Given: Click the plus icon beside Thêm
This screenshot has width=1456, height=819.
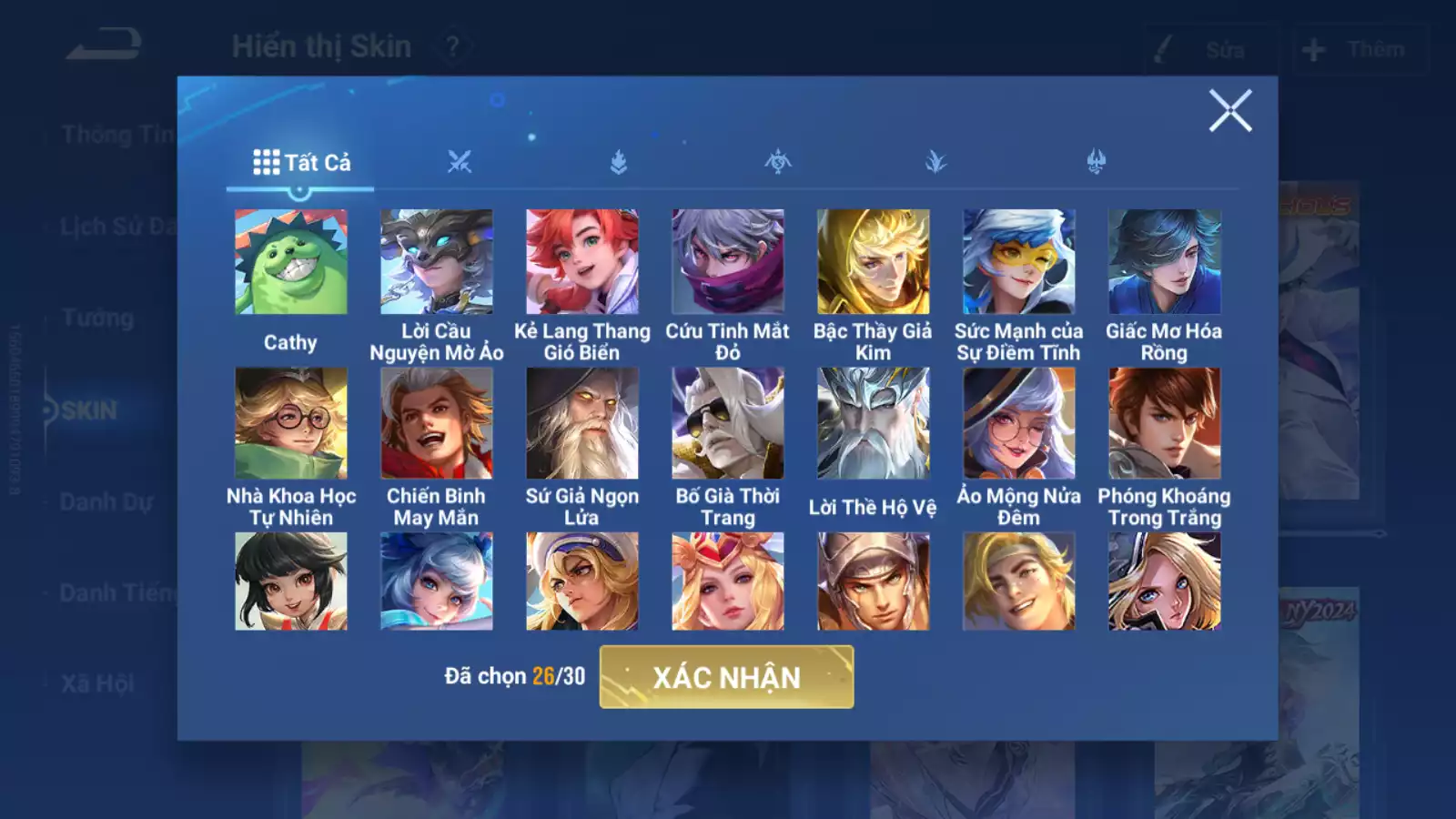Looking at the screenshot, I should (1312, 50).
